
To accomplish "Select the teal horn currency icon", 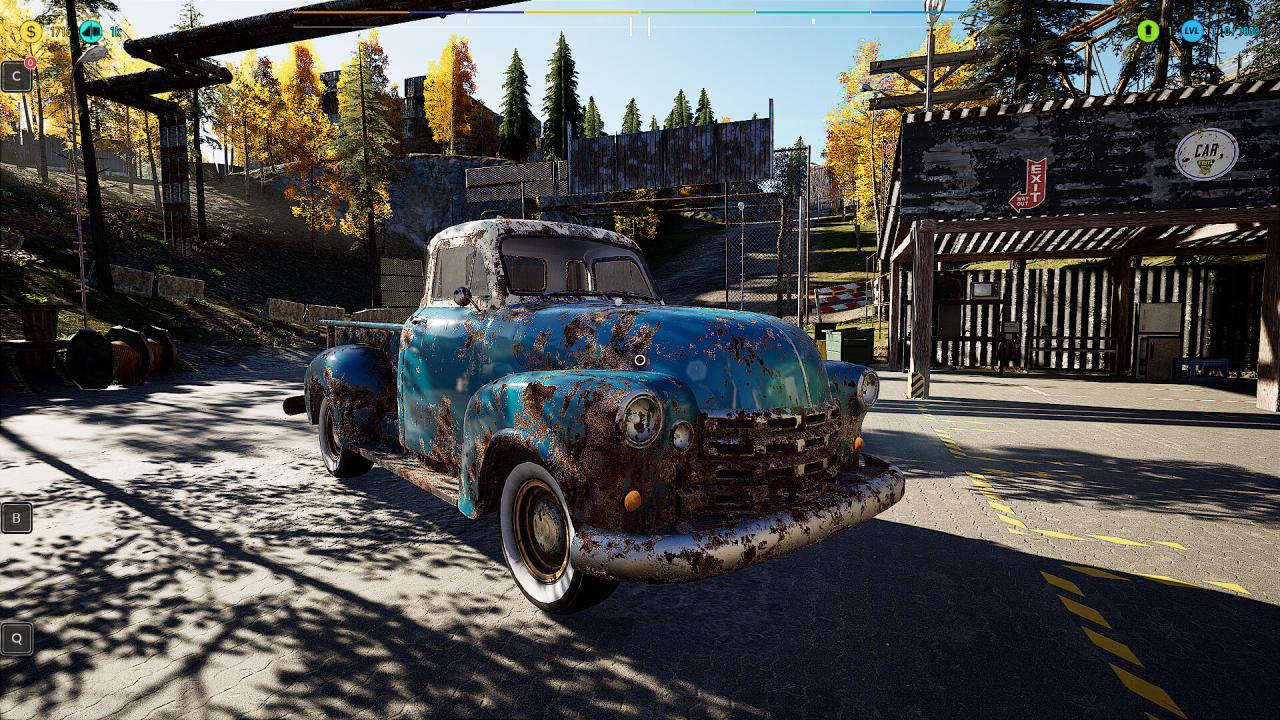I will point(92,31).
